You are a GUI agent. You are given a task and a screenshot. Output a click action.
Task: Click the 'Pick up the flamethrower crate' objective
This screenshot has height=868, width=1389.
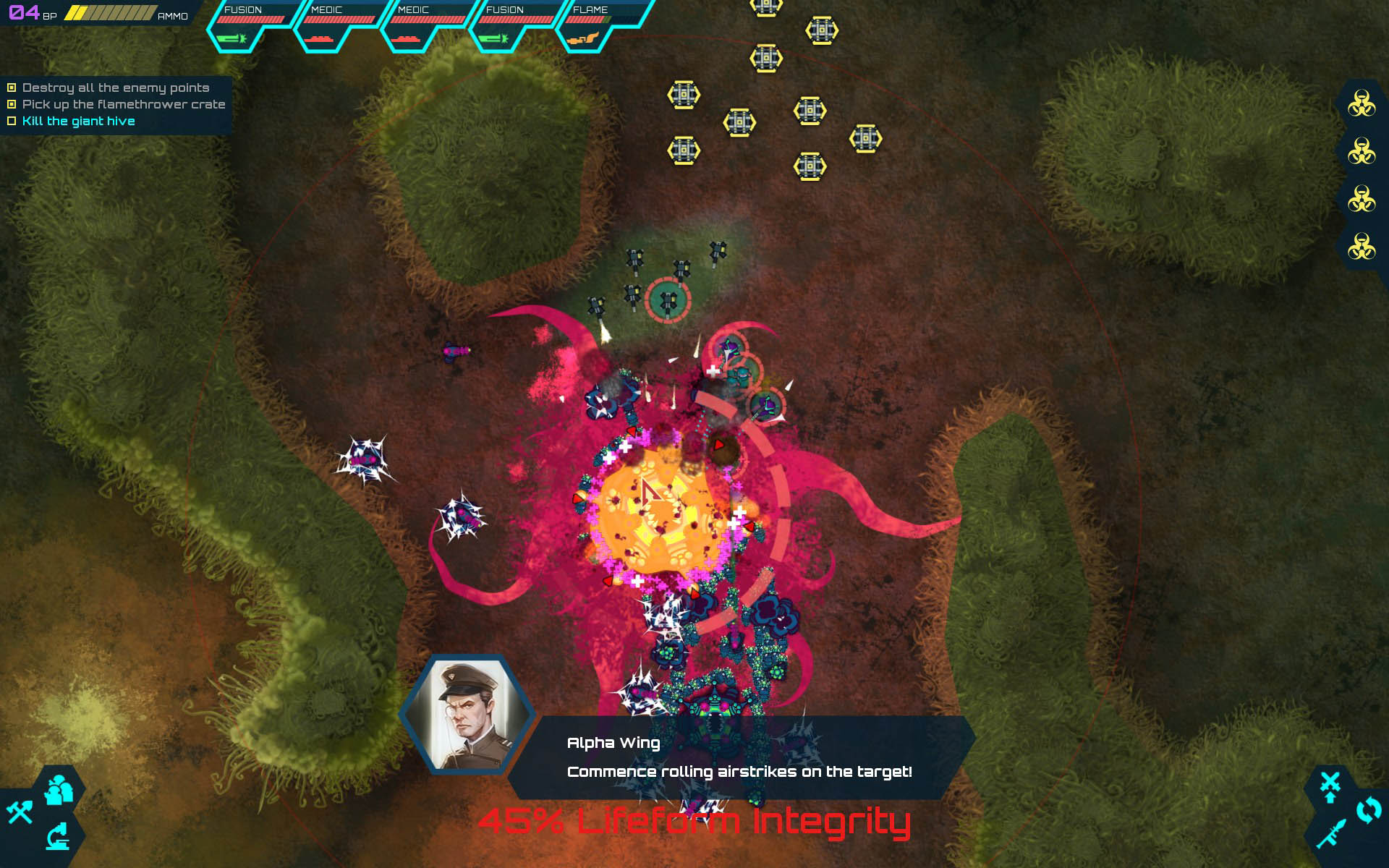124,104
